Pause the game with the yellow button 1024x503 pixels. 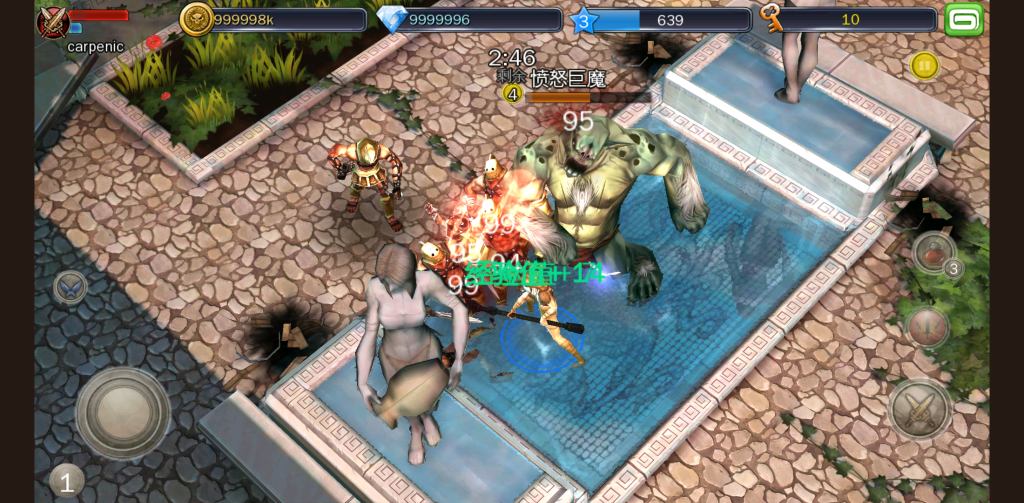click(924, 66)
